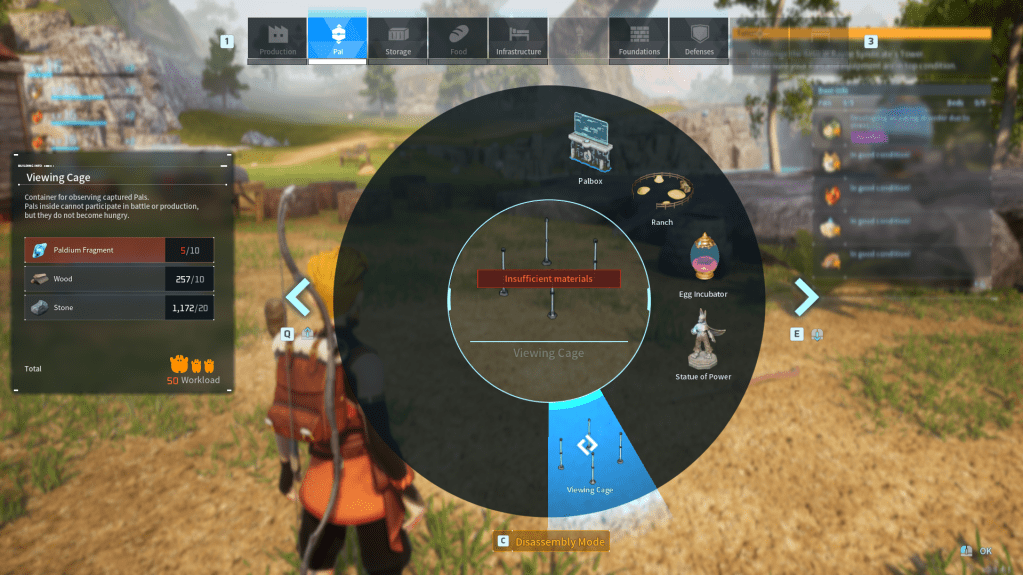Switch to the Production tab

click(277, 40)
